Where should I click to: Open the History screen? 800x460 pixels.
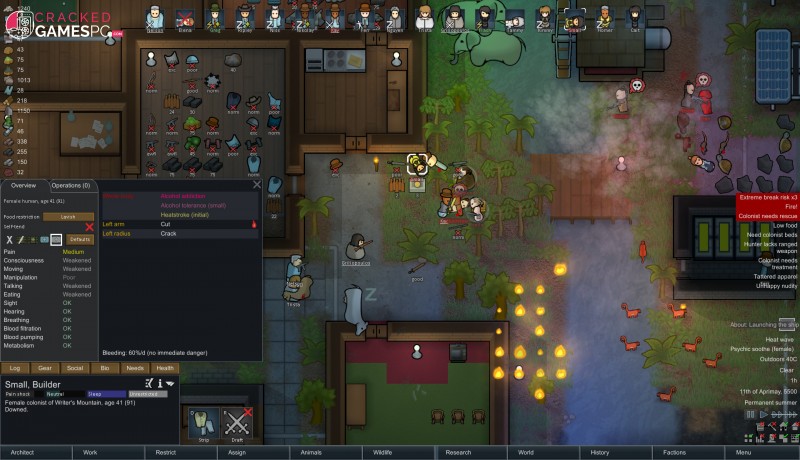600,452
